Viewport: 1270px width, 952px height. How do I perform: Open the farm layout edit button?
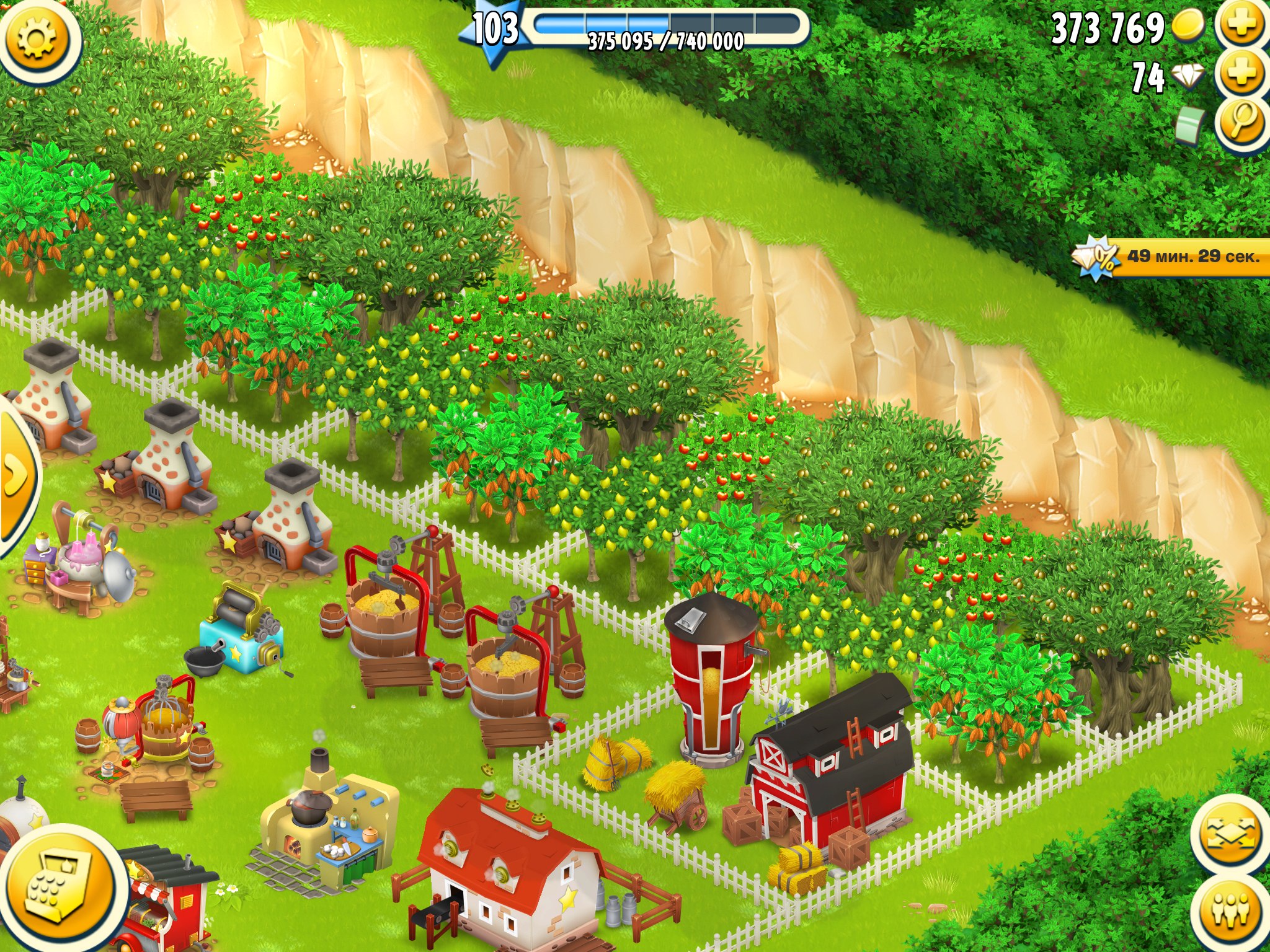point(1231,834)
